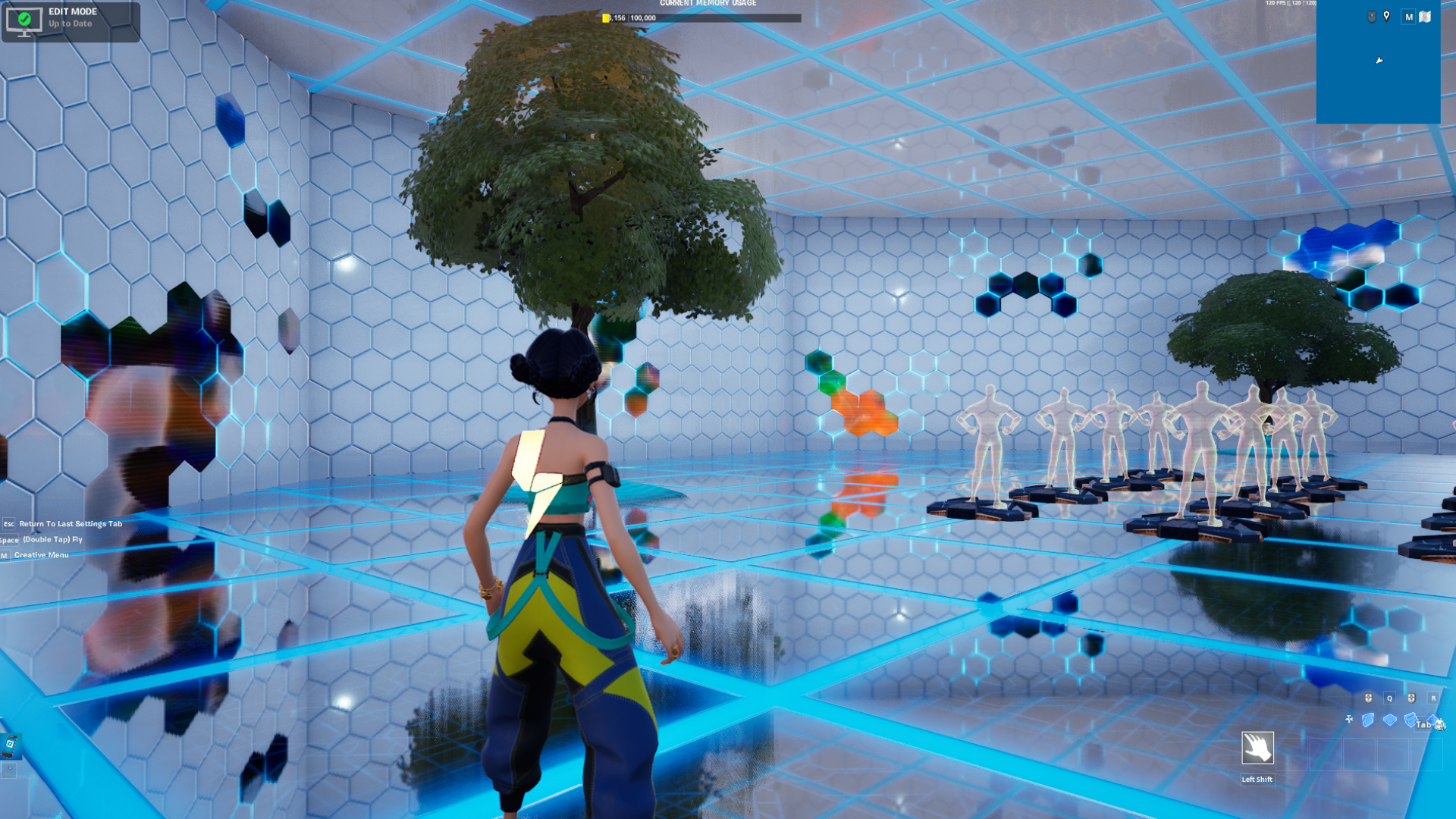This screenshot has width=1456, height=819.
Task: Click the right shield badge near the R keybind
Action: coord(1411,698)
